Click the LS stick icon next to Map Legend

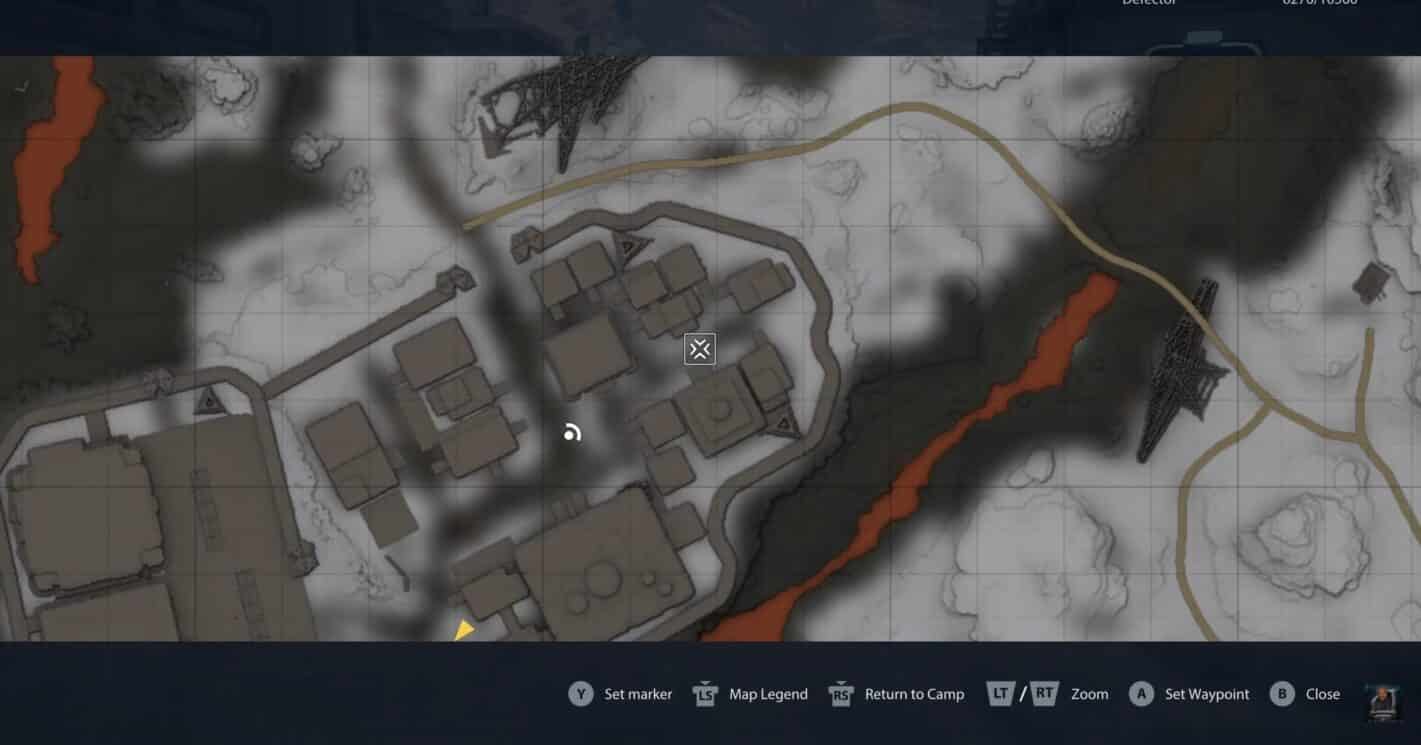click(705, 693)
